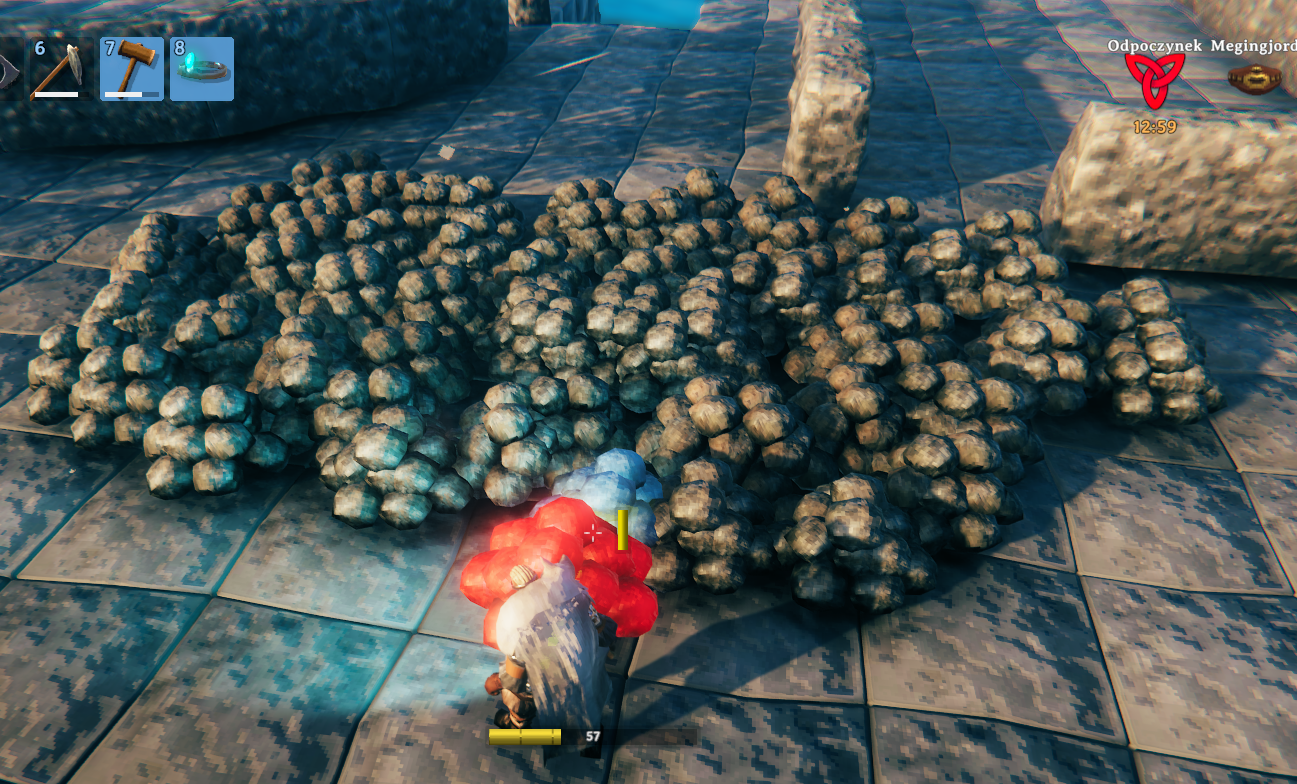
Task: Click the Megingjord belt status icon
Action: click(1255, 80)
